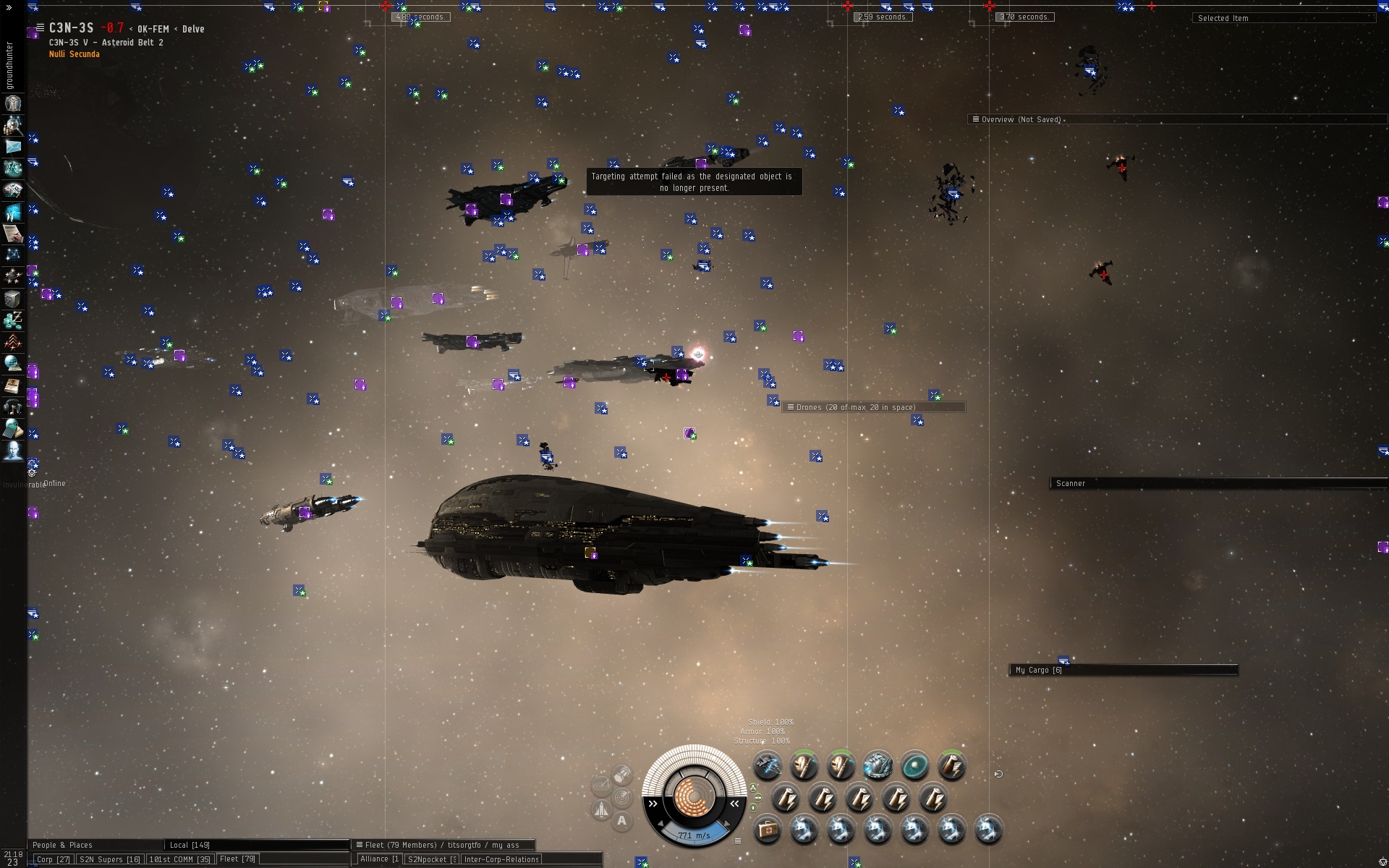Image resolution: width=1389 pixels, height=868 pixels.
Task: Switch to the S2N Supers chat tab
Action: [x=109, y=859]
